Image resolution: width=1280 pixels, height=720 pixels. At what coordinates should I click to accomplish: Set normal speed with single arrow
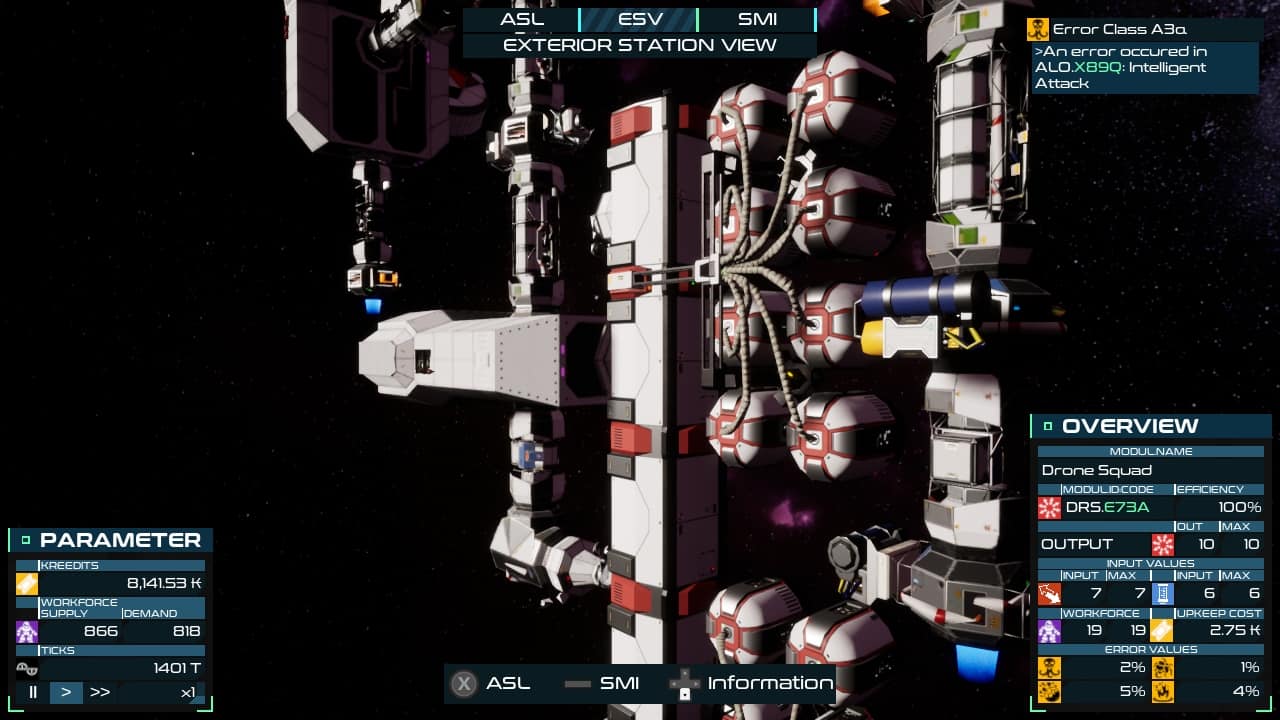[x=66, y=692]
